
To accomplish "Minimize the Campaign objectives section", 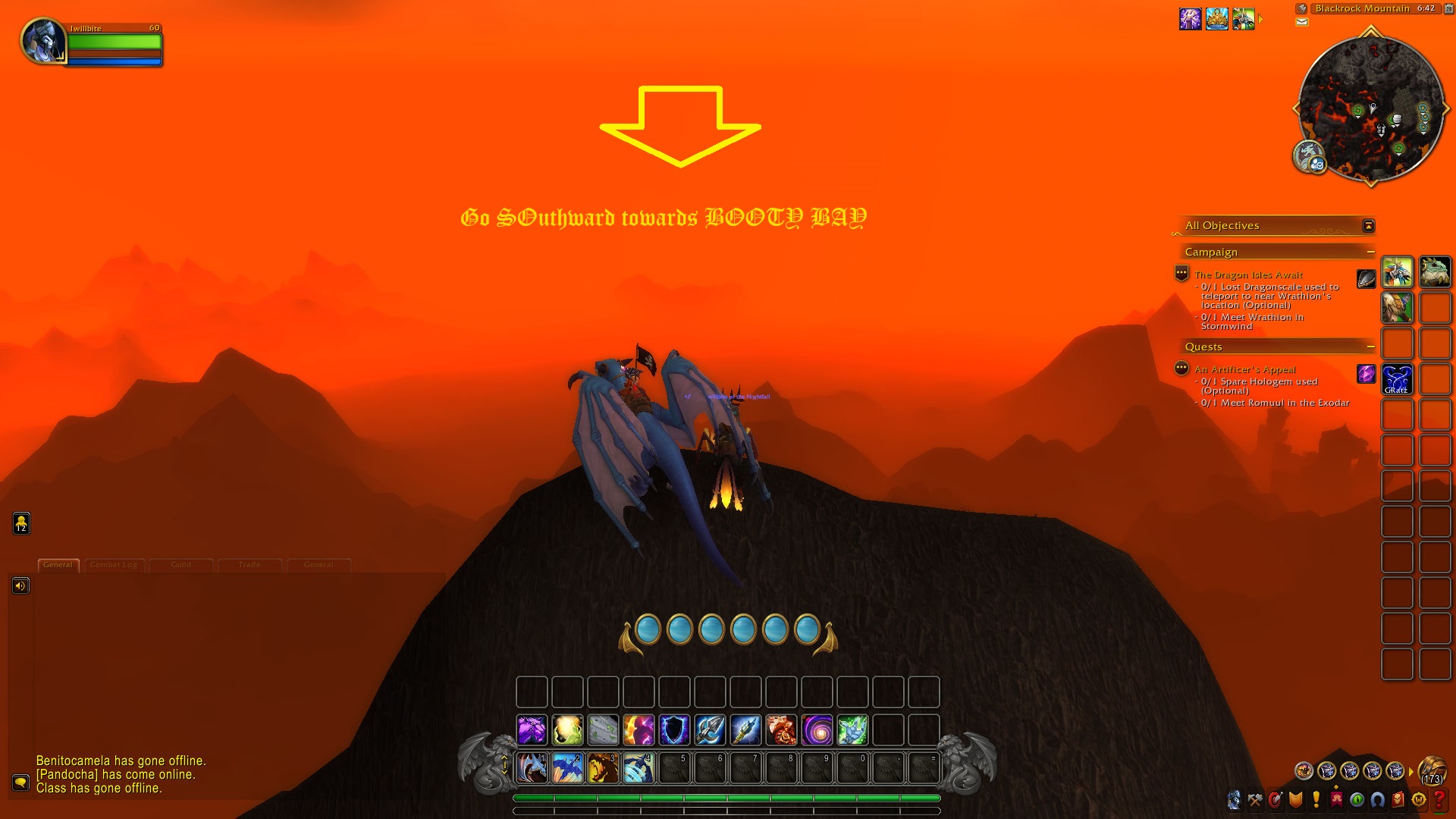I will [x=1370, y=252].
